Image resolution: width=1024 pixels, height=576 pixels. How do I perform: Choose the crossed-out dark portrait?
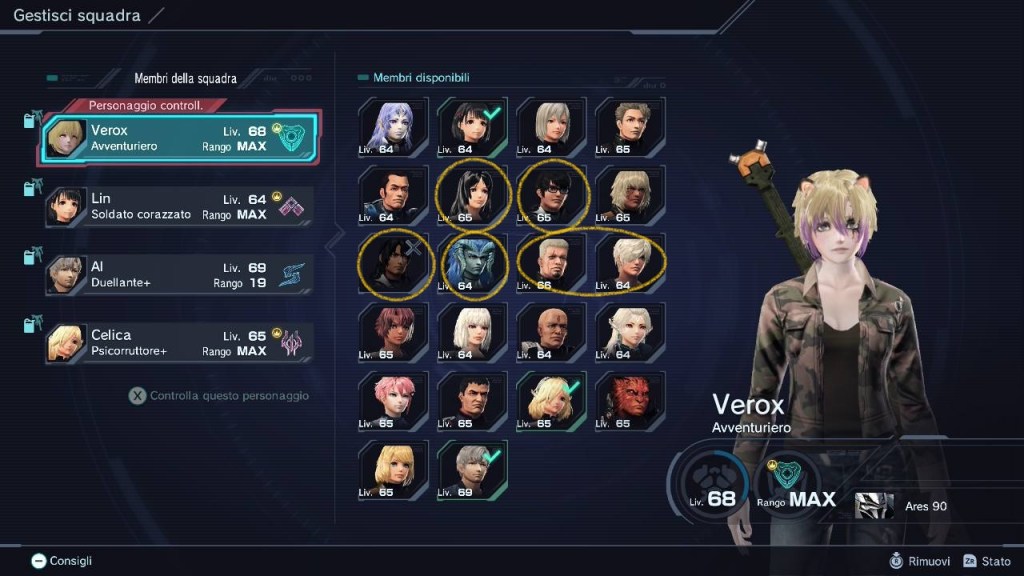click(393, 264)
